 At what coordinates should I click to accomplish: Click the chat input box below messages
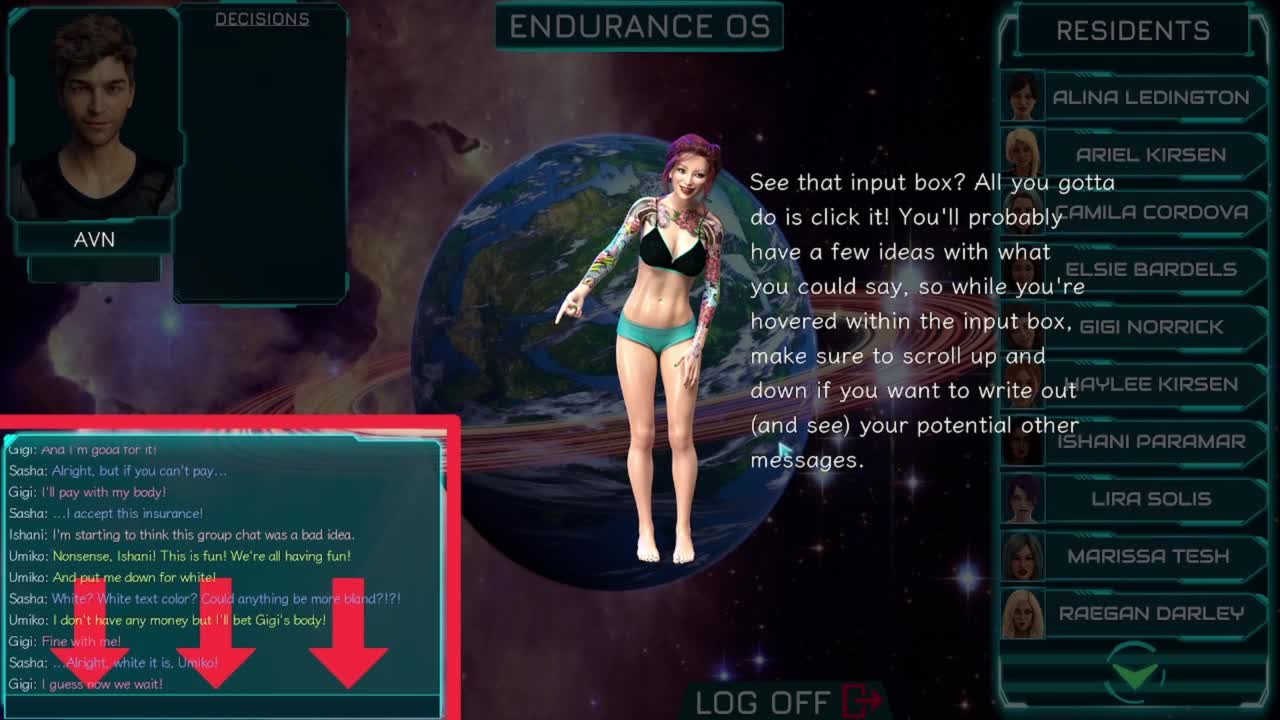222,706
